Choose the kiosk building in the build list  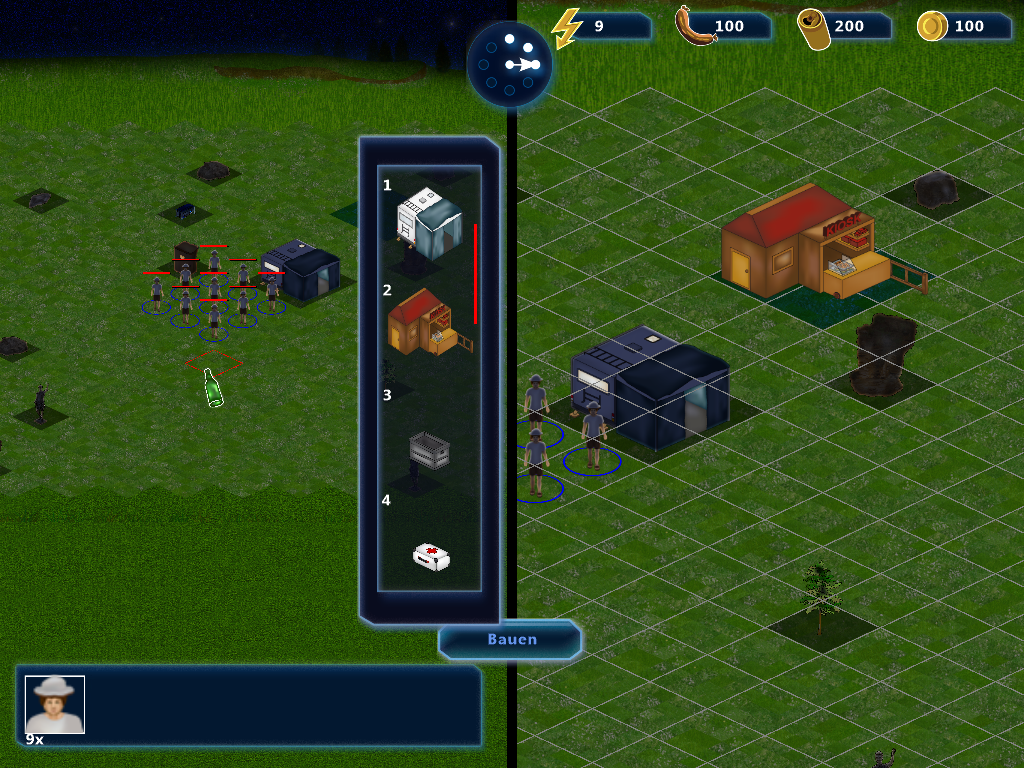point(429,323)
